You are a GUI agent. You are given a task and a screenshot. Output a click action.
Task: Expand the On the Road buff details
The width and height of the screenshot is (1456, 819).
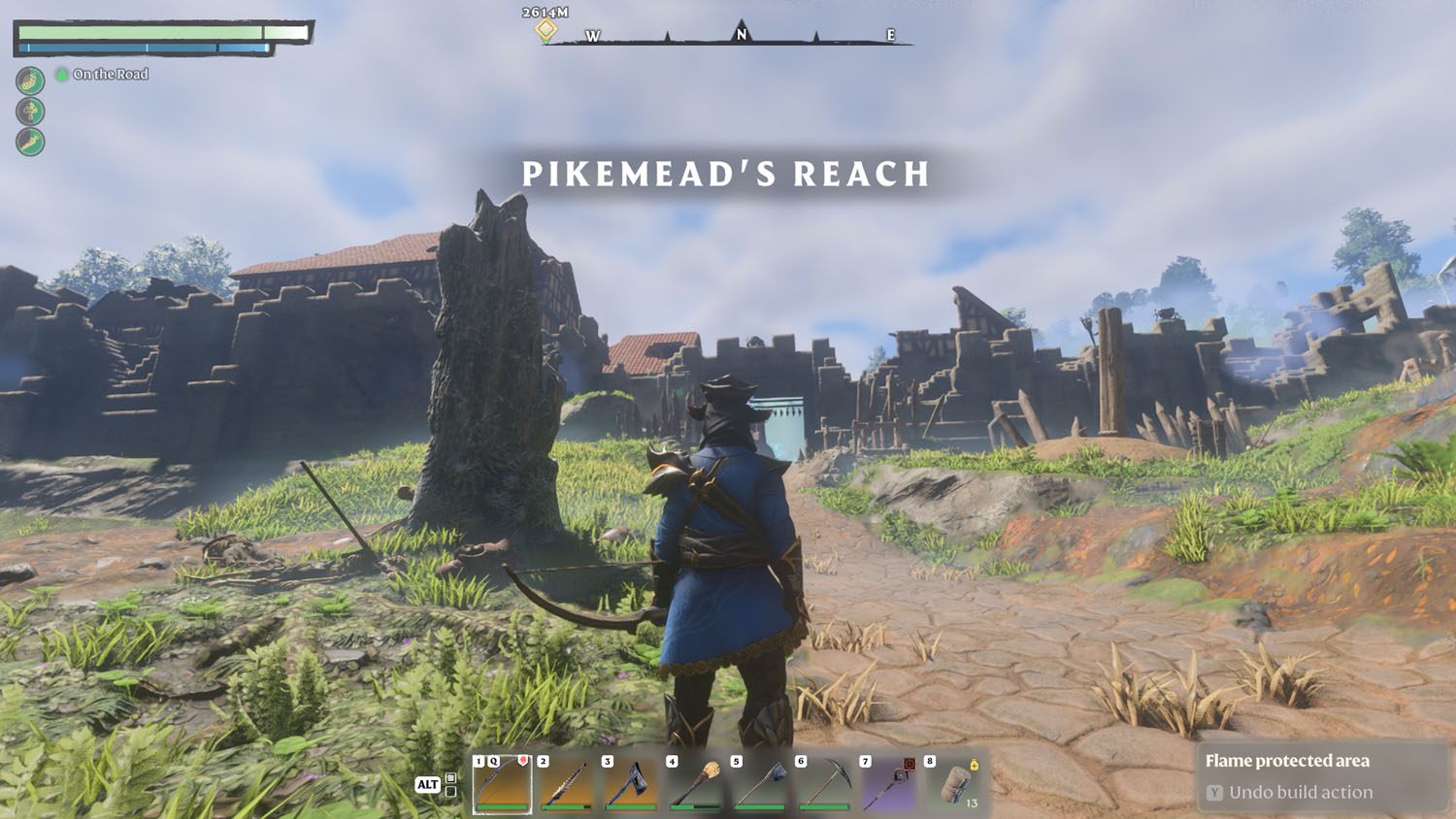(62, 74)
